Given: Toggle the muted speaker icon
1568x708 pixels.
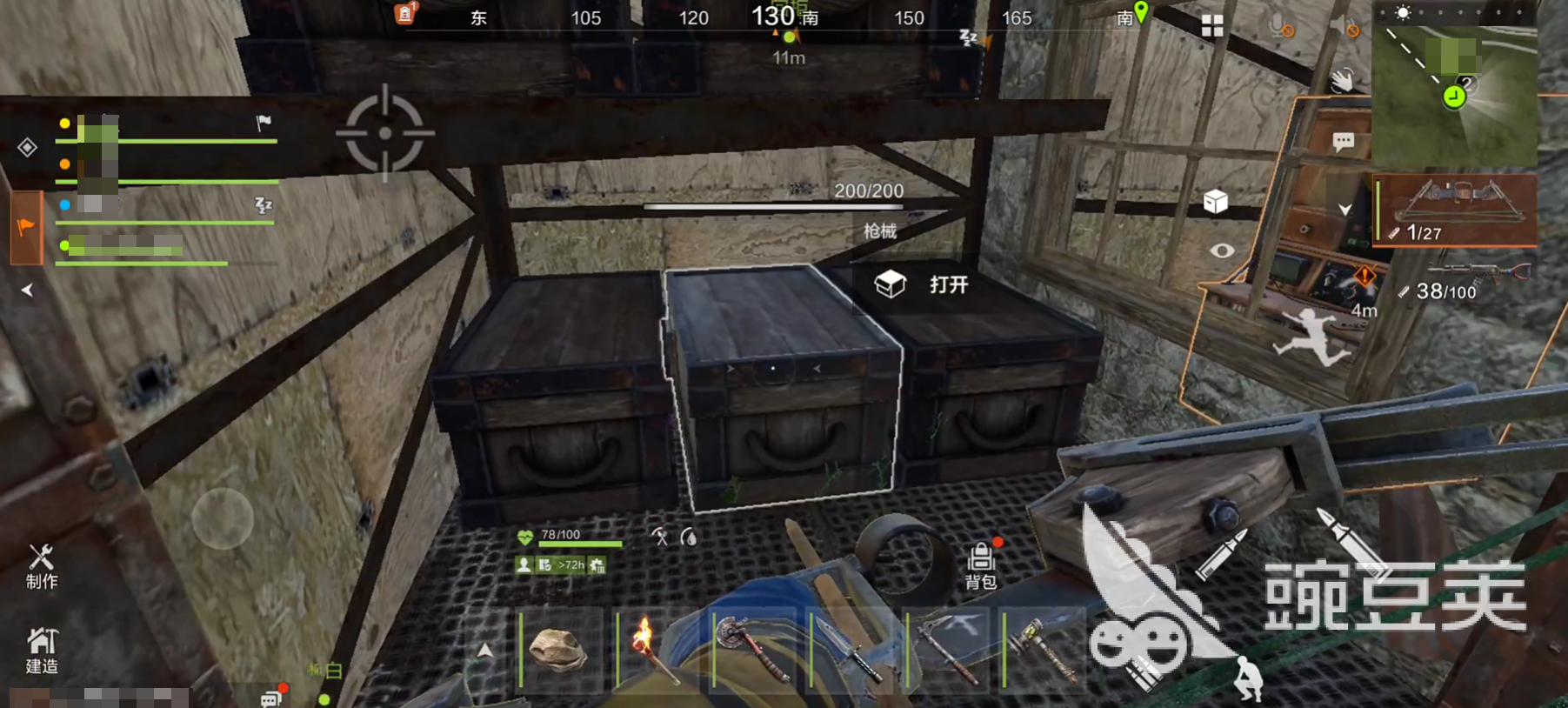Looking at the screenshot, I should pos(1344,28).
